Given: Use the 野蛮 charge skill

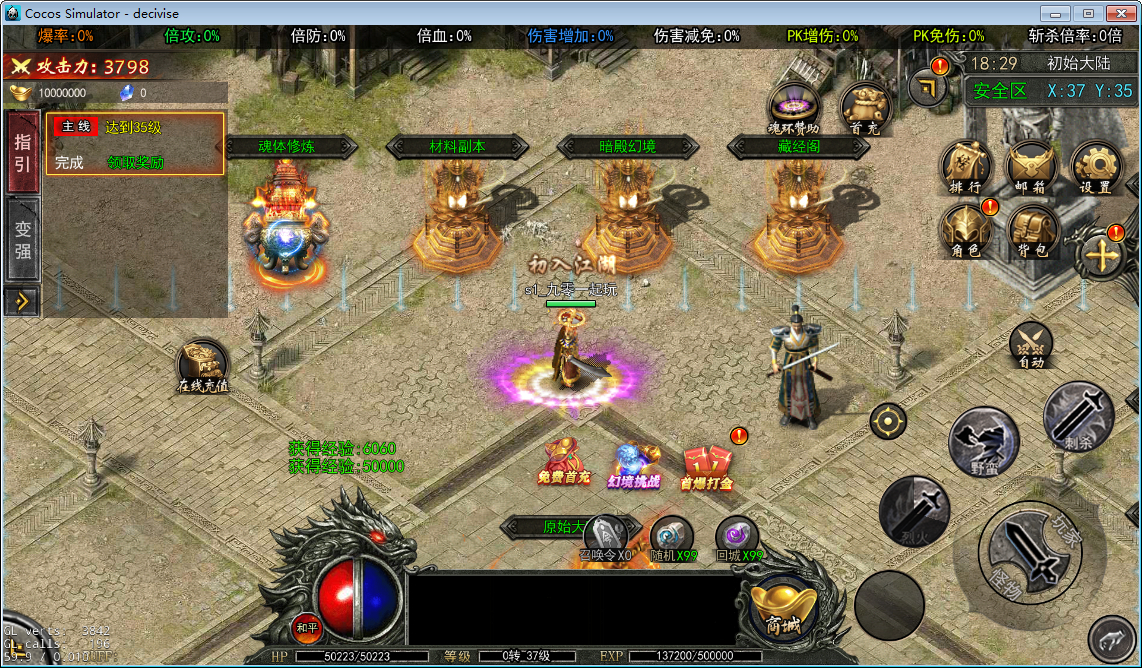Looking at the screenshot, I should click(984, 441).
